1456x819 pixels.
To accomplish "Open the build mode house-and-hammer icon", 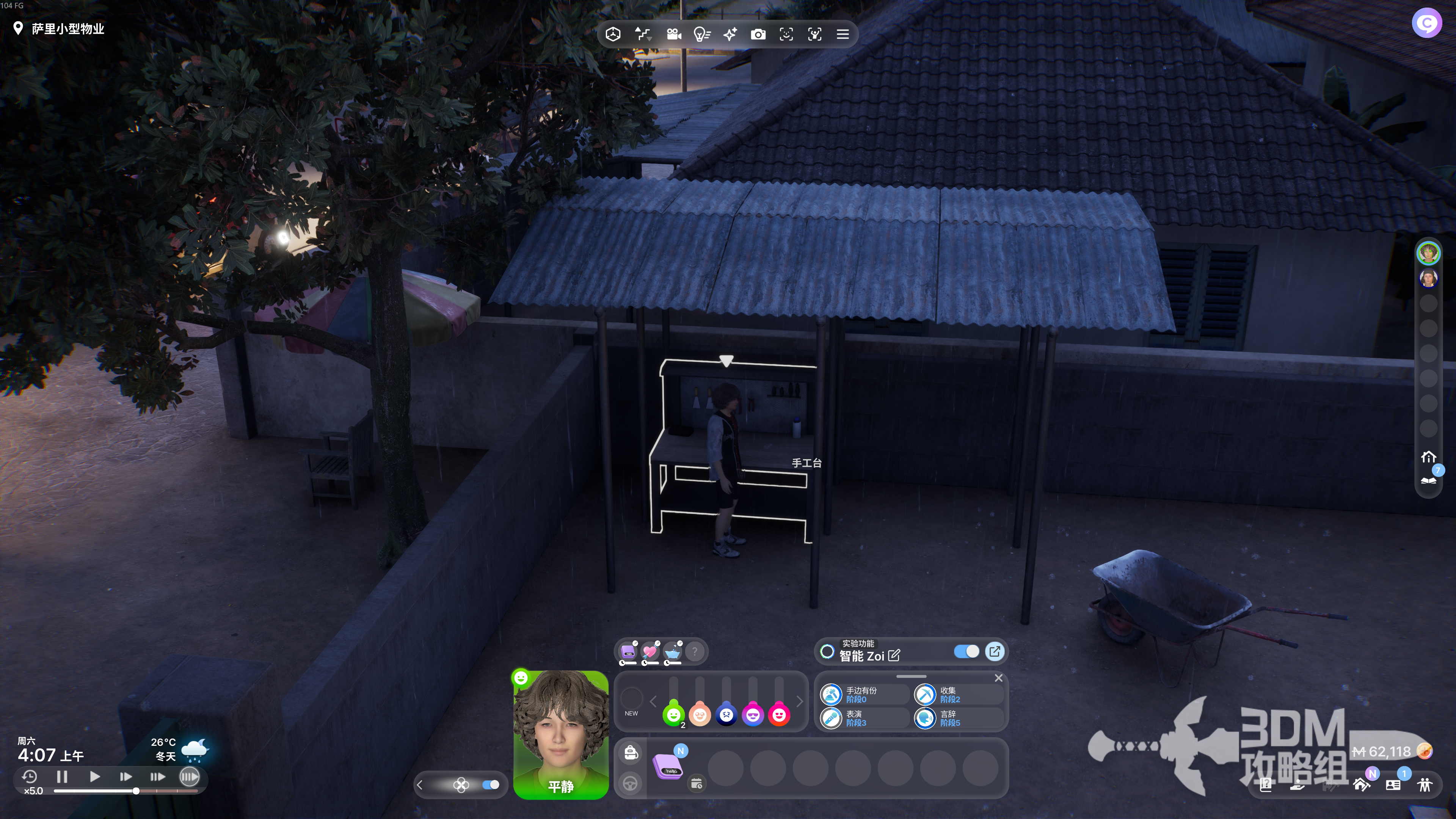I will click(1361, 784).
